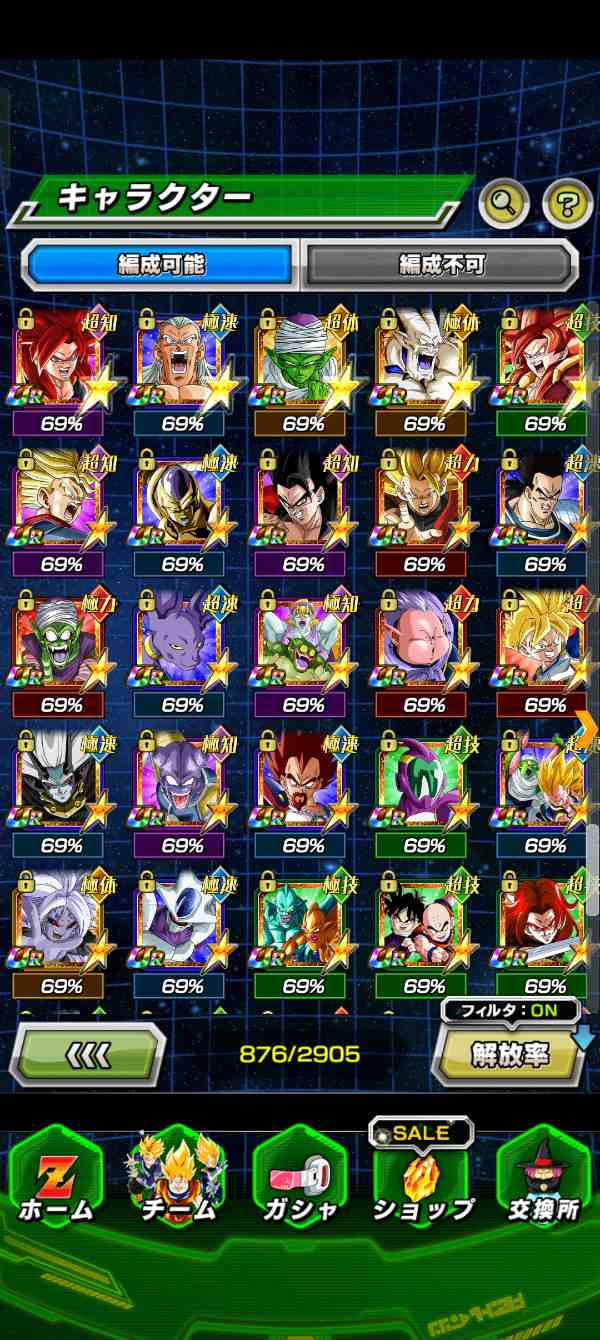This screenshot has width=600, height=1340.
Task: Choose the purple cat Beerus card
Action: pyautogui.click(x=181, y=642)
